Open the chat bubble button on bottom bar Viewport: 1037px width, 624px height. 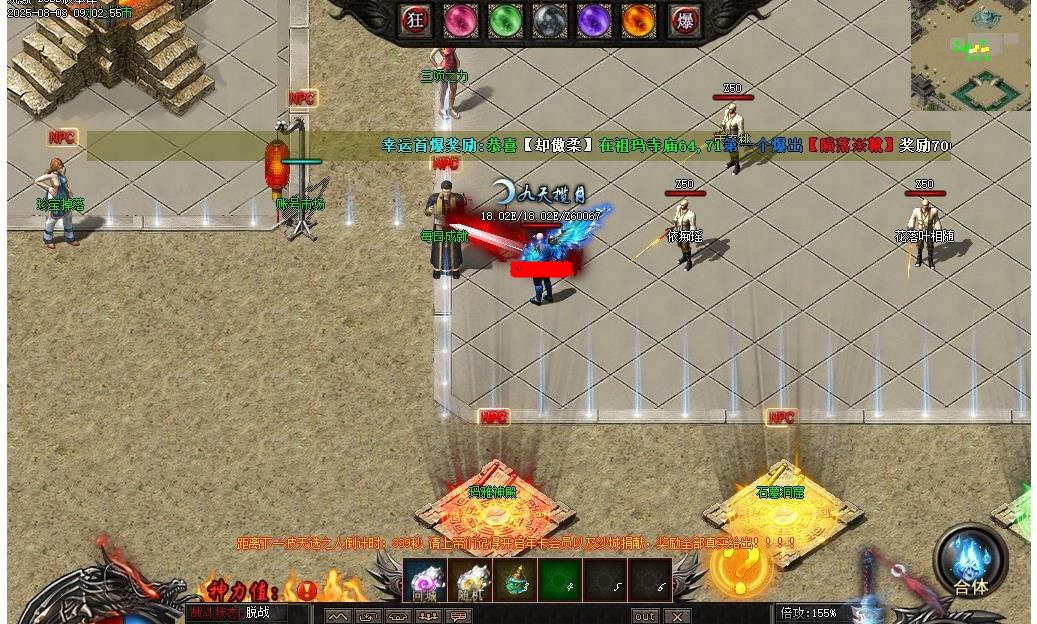[x=458, y=616]
